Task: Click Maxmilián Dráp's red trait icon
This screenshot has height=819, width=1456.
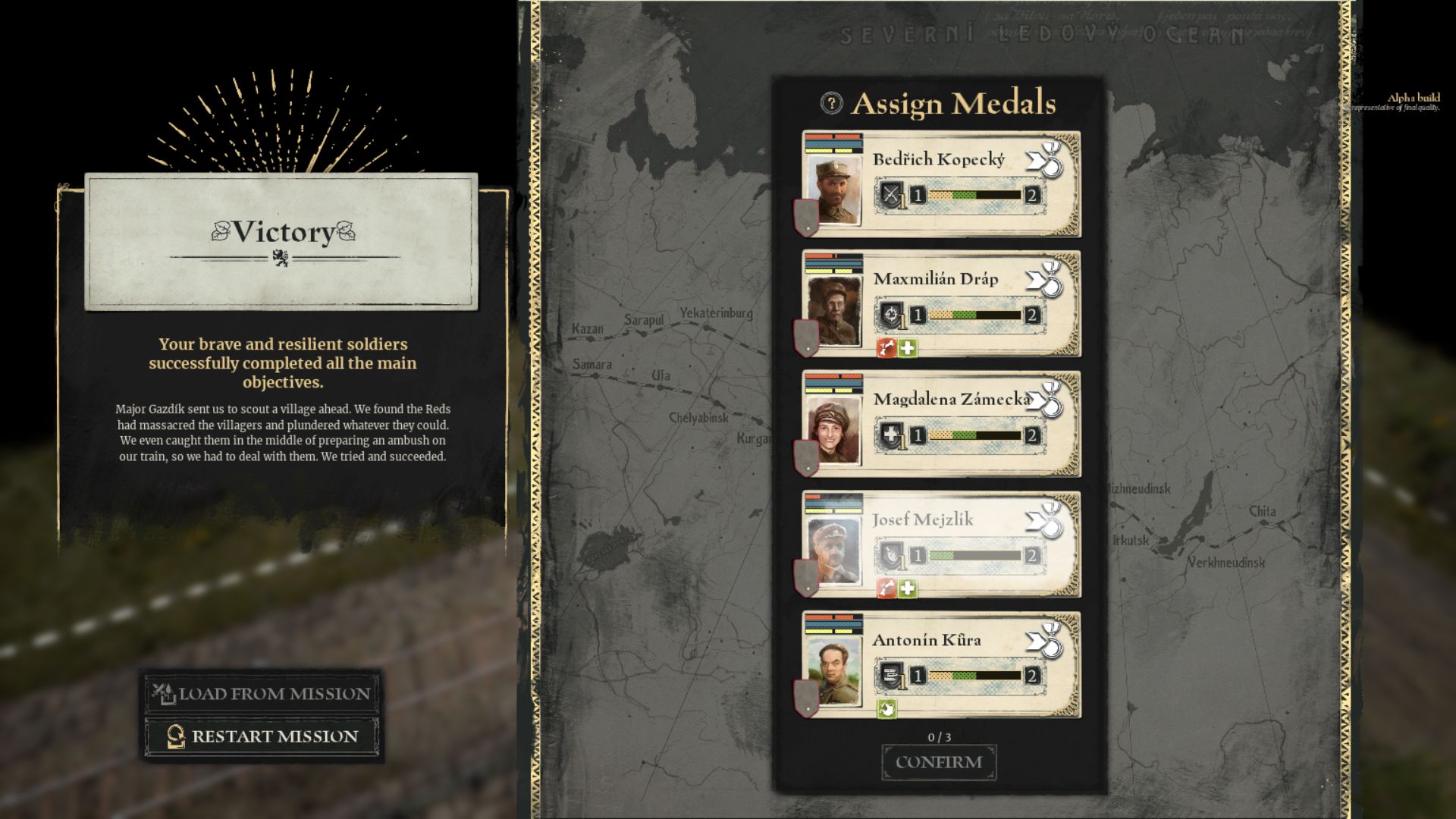Action: (886, 348)
